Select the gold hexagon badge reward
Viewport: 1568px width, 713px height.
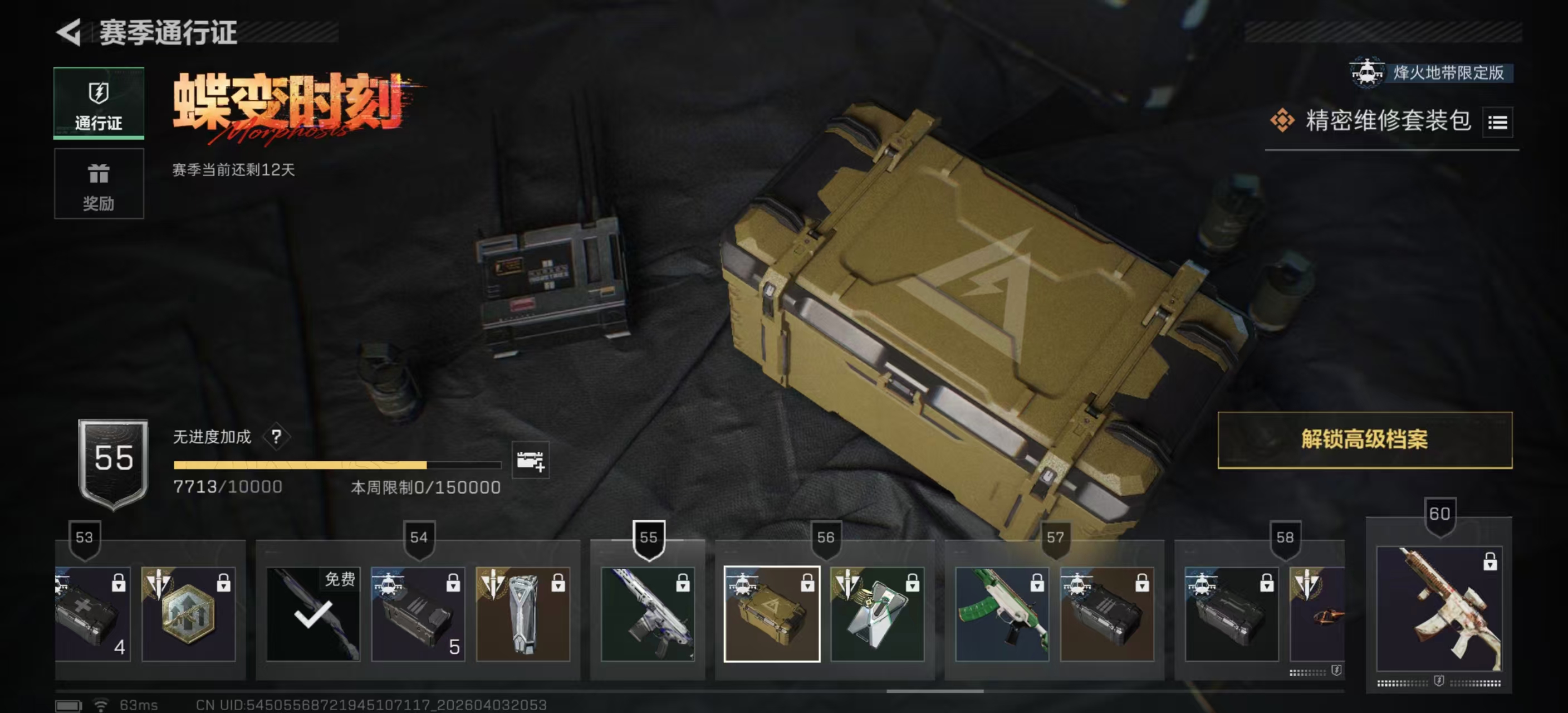188,614
